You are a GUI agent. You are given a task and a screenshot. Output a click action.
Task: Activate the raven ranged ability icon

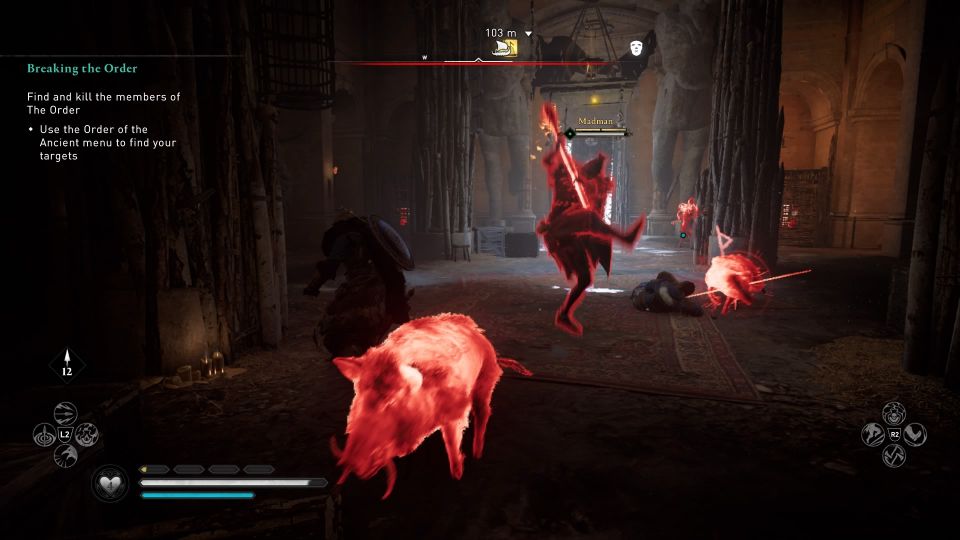point(66,457)
